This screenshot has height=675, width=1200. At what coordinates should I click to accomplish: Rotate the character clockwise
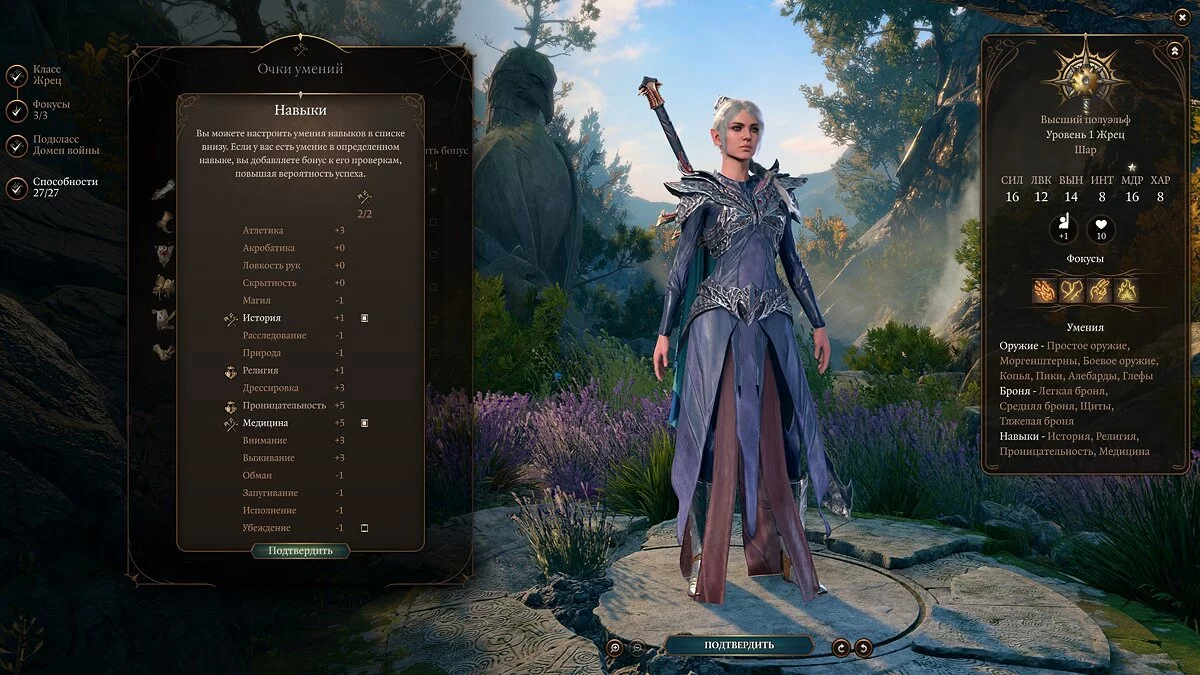pos(841,648)
